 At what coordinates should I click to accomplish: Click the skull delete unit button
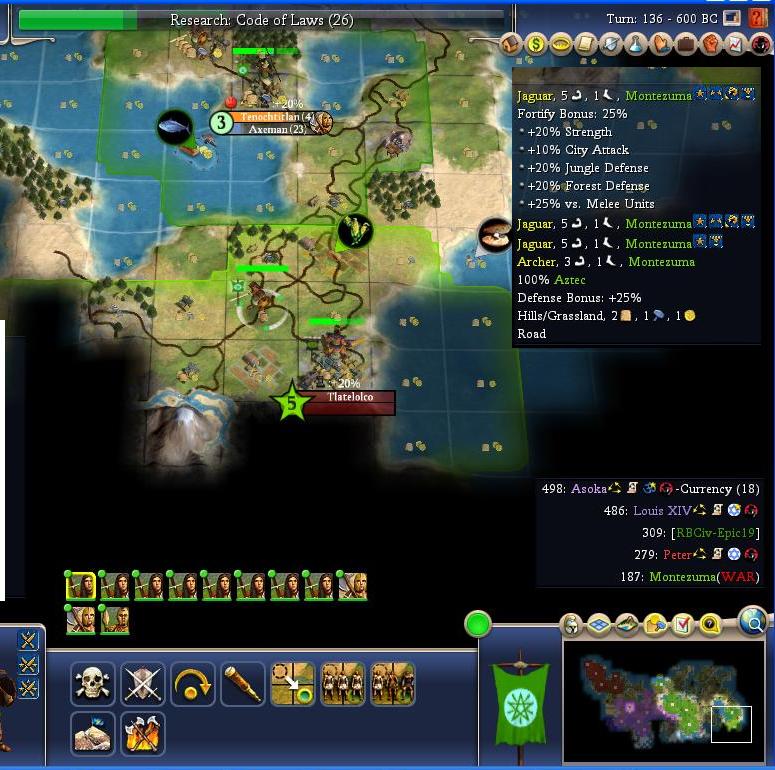point(93,684)
